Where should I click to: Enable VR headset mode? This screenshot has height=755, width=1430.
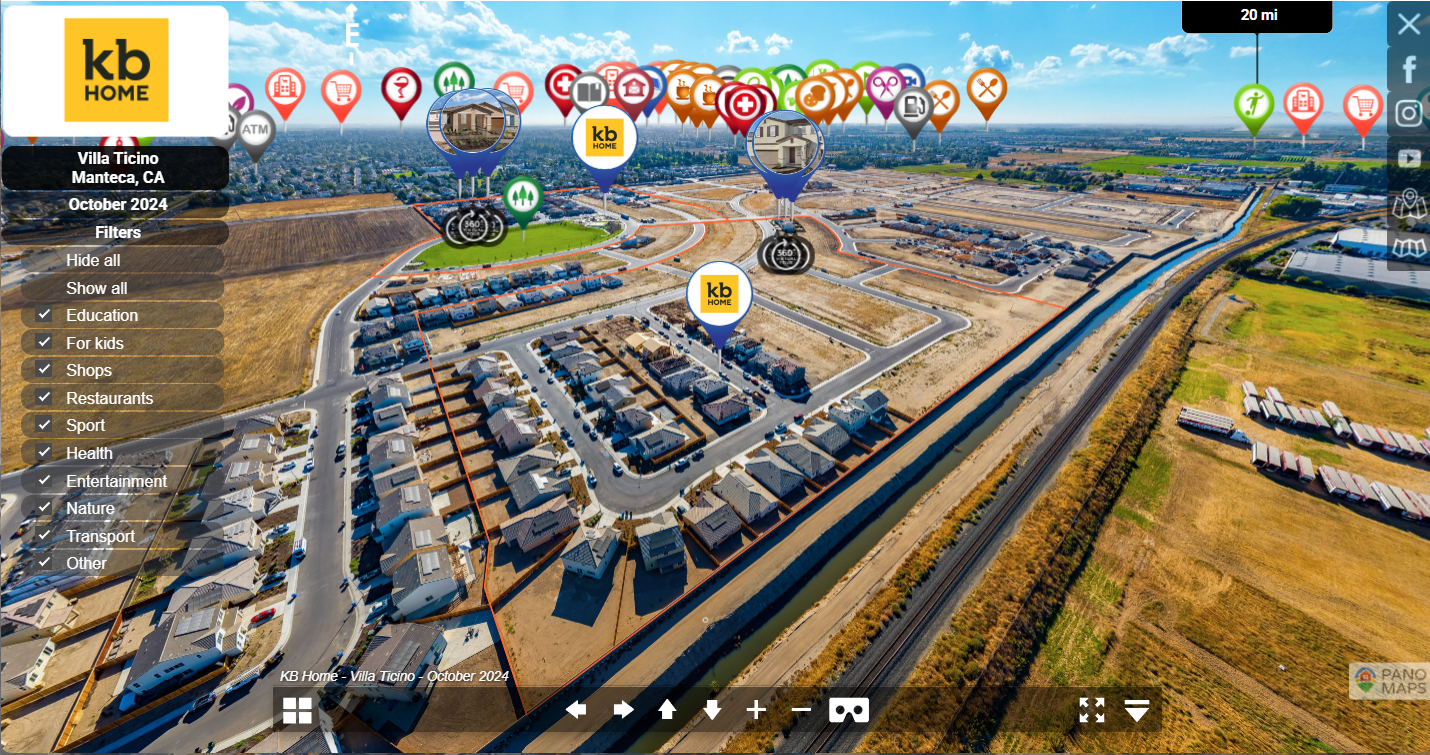coord(849,710)
